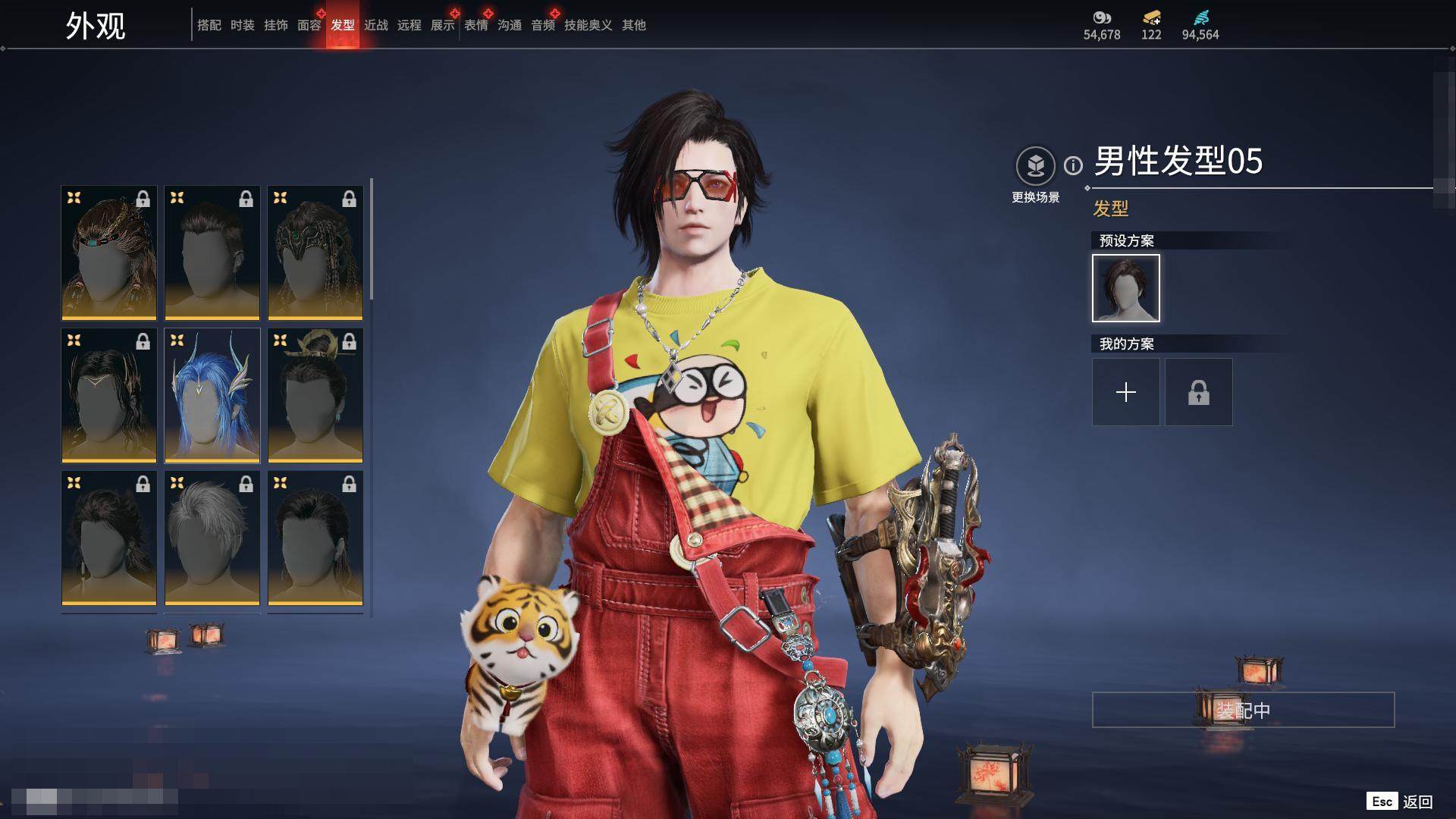Switch to the 技能奥义 tab
1456x819 pixels.
588,25
